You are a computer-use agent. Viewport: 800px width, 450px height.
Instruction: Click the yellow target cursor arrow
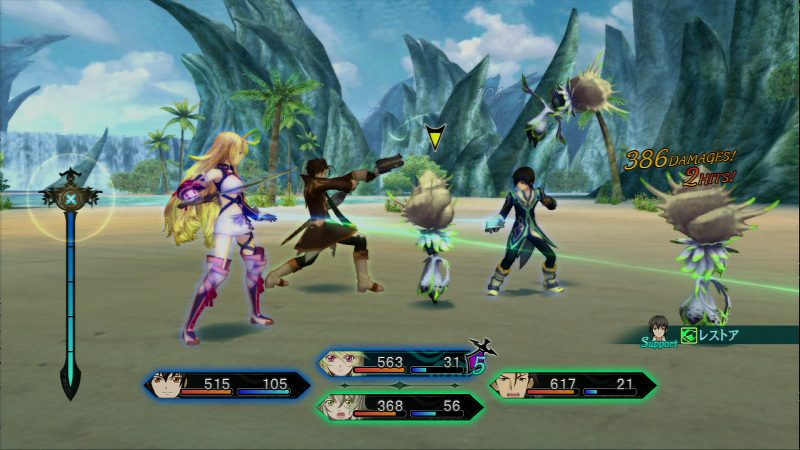434,137
